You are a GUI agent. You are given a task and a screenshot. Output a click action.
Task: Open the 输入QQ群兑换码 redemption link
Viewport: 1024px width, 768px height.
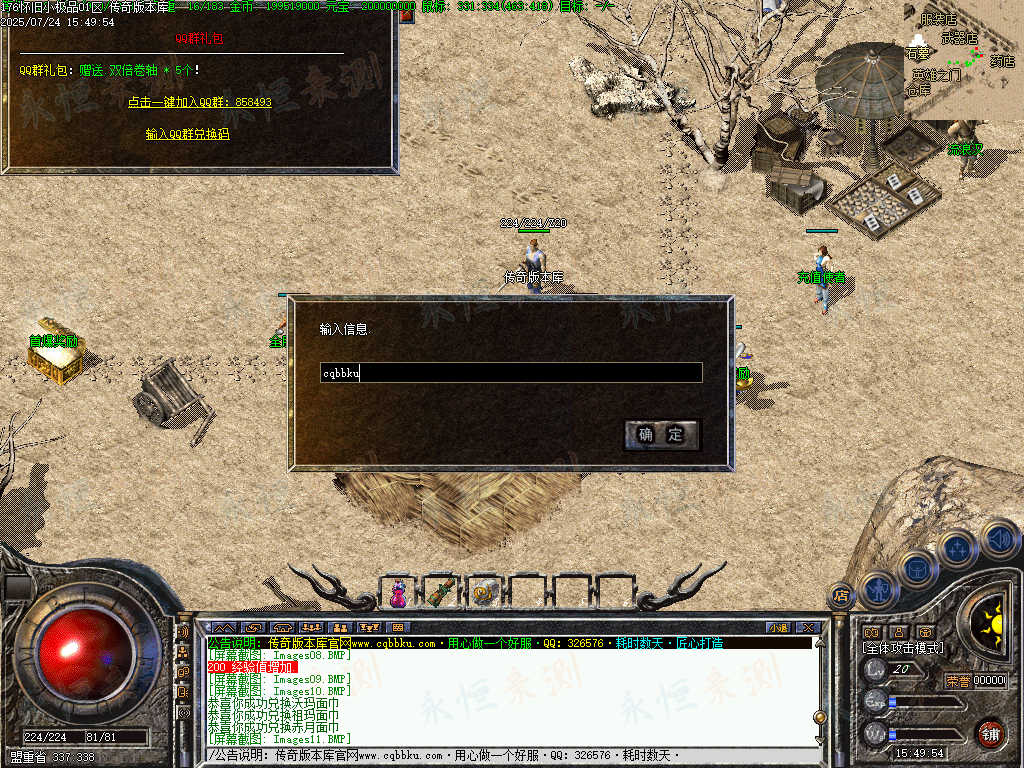tap(187, 133)
